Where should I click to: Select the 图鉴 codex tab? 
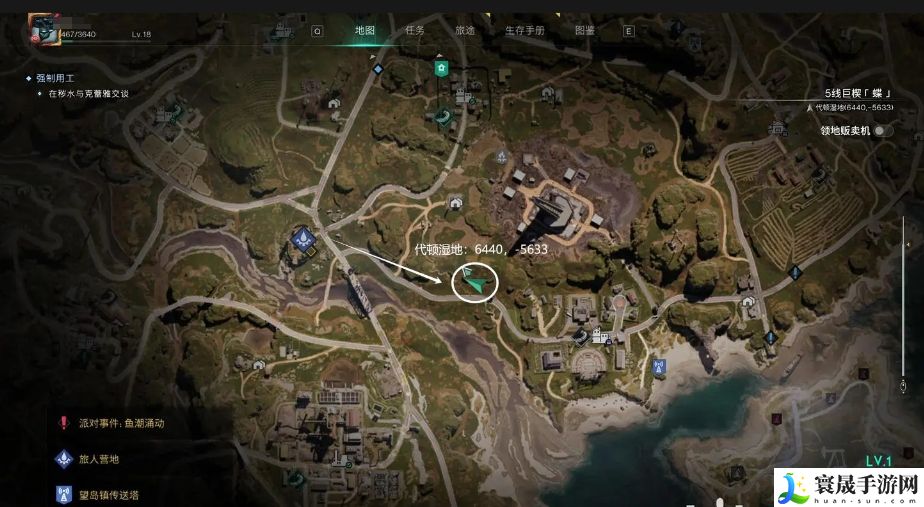585,30
